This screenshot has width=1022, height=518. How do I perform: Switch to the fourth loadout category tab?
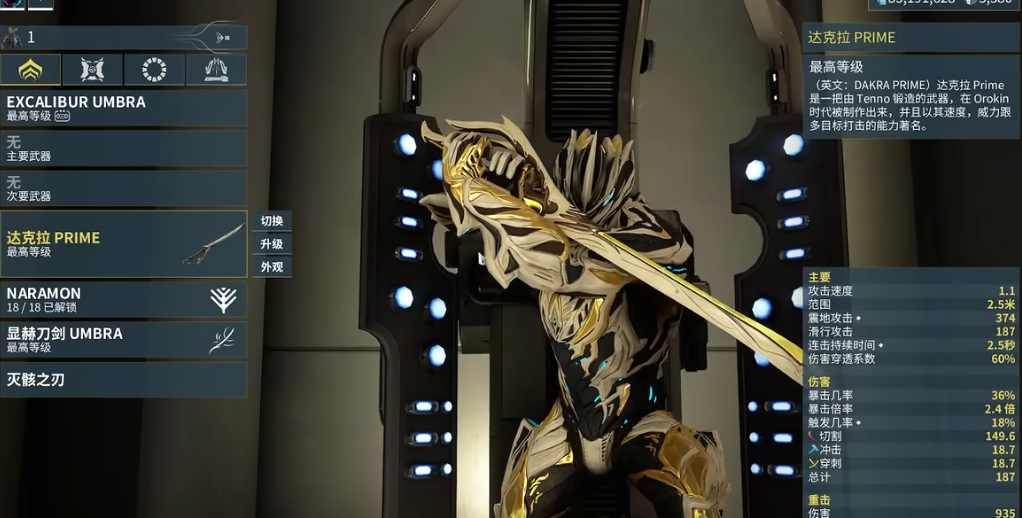point(216,70)
